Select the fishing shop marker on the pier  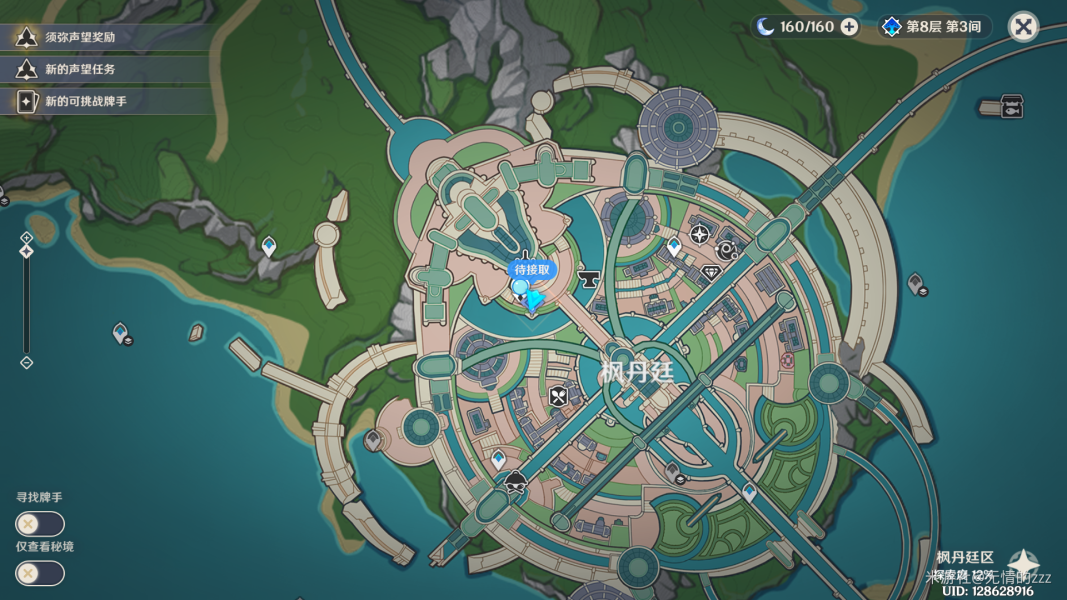[1010, 107]
